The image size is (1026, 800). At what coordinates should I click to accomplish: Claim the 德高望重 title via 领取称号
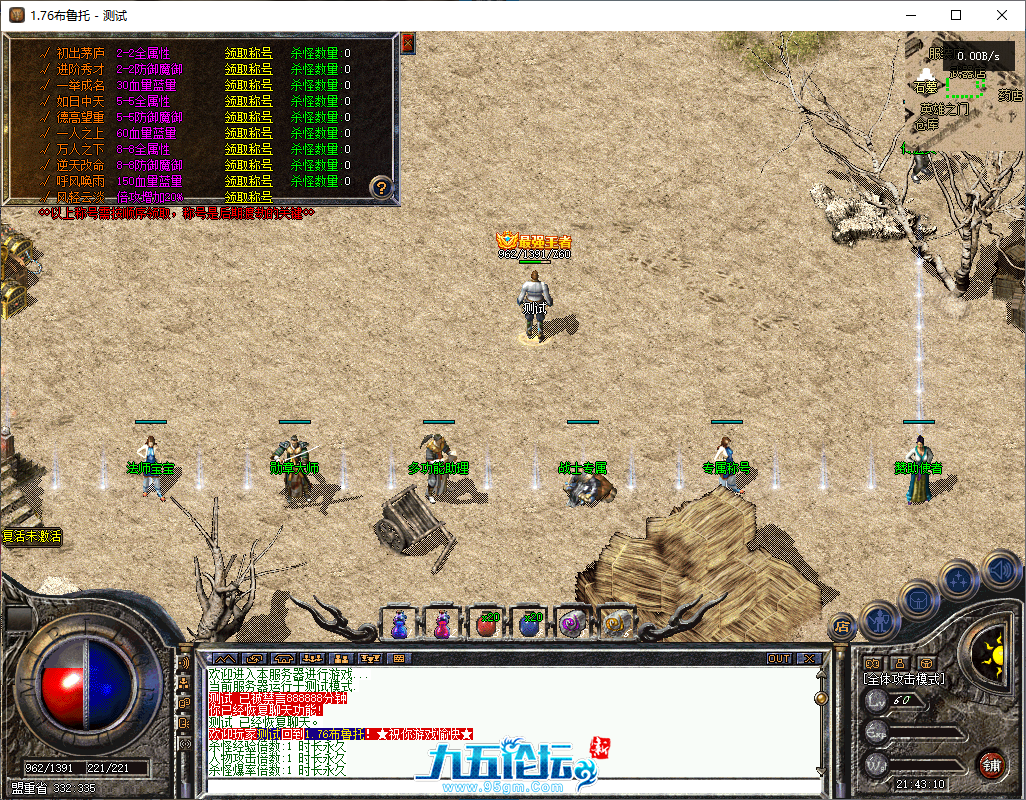pyautogui.click(x=248, y=118)
